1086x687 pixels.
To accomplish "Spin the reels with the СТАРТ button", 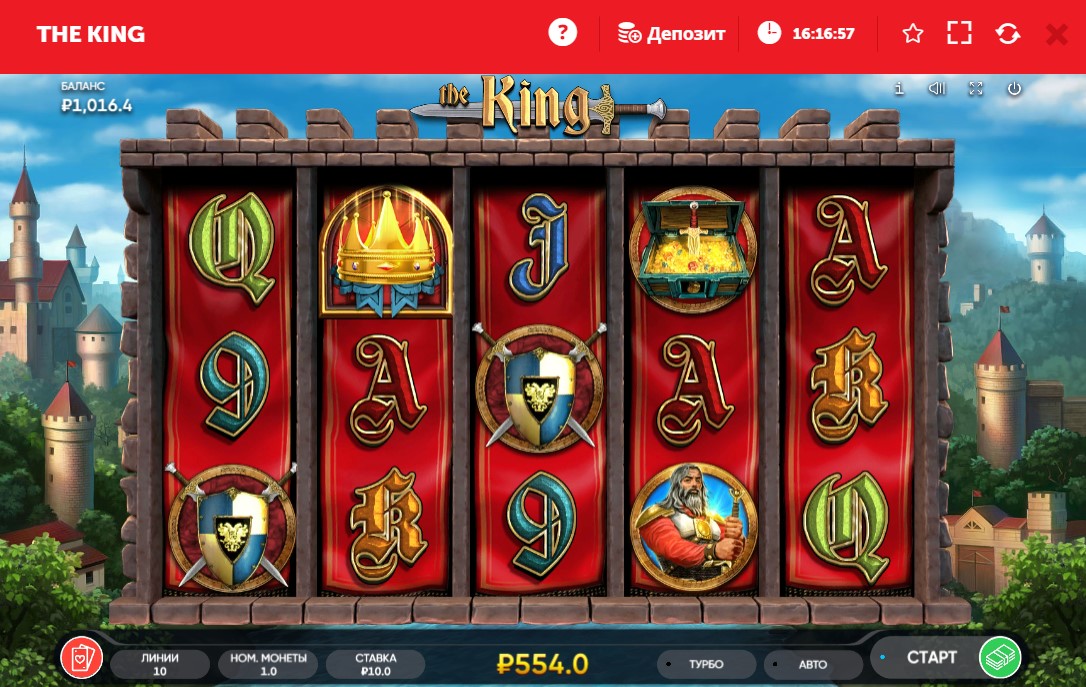I will coord(945,658).
